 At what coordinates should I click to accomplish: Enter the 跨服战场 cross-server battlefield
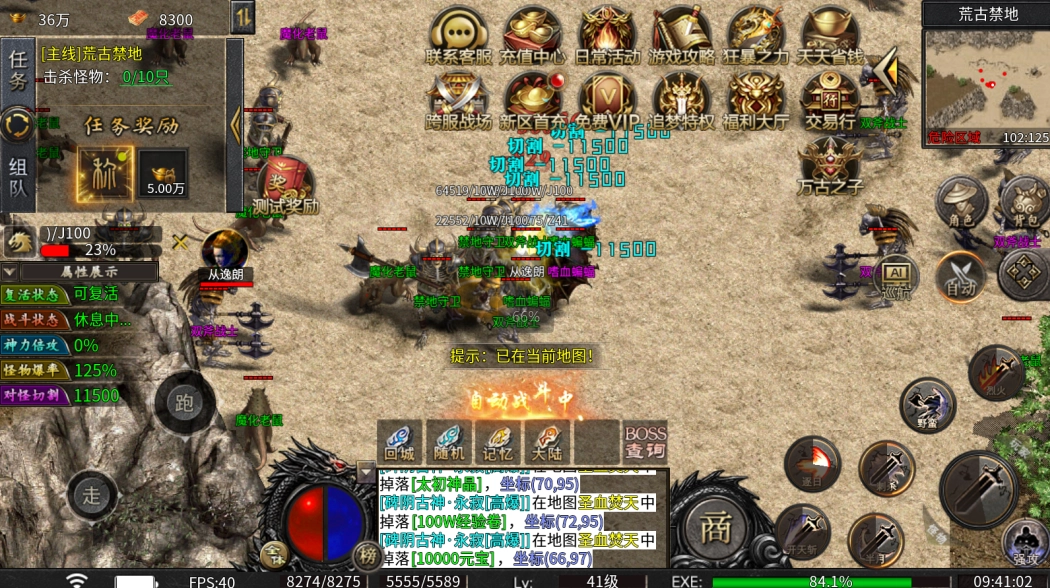(459, 100)
